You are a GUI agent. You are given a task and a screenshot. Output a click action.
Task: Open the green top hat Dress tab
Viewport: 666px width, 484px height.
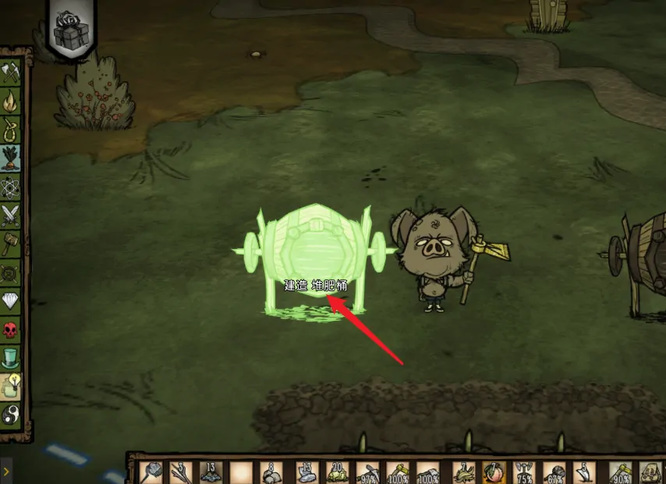click(11, 357)
